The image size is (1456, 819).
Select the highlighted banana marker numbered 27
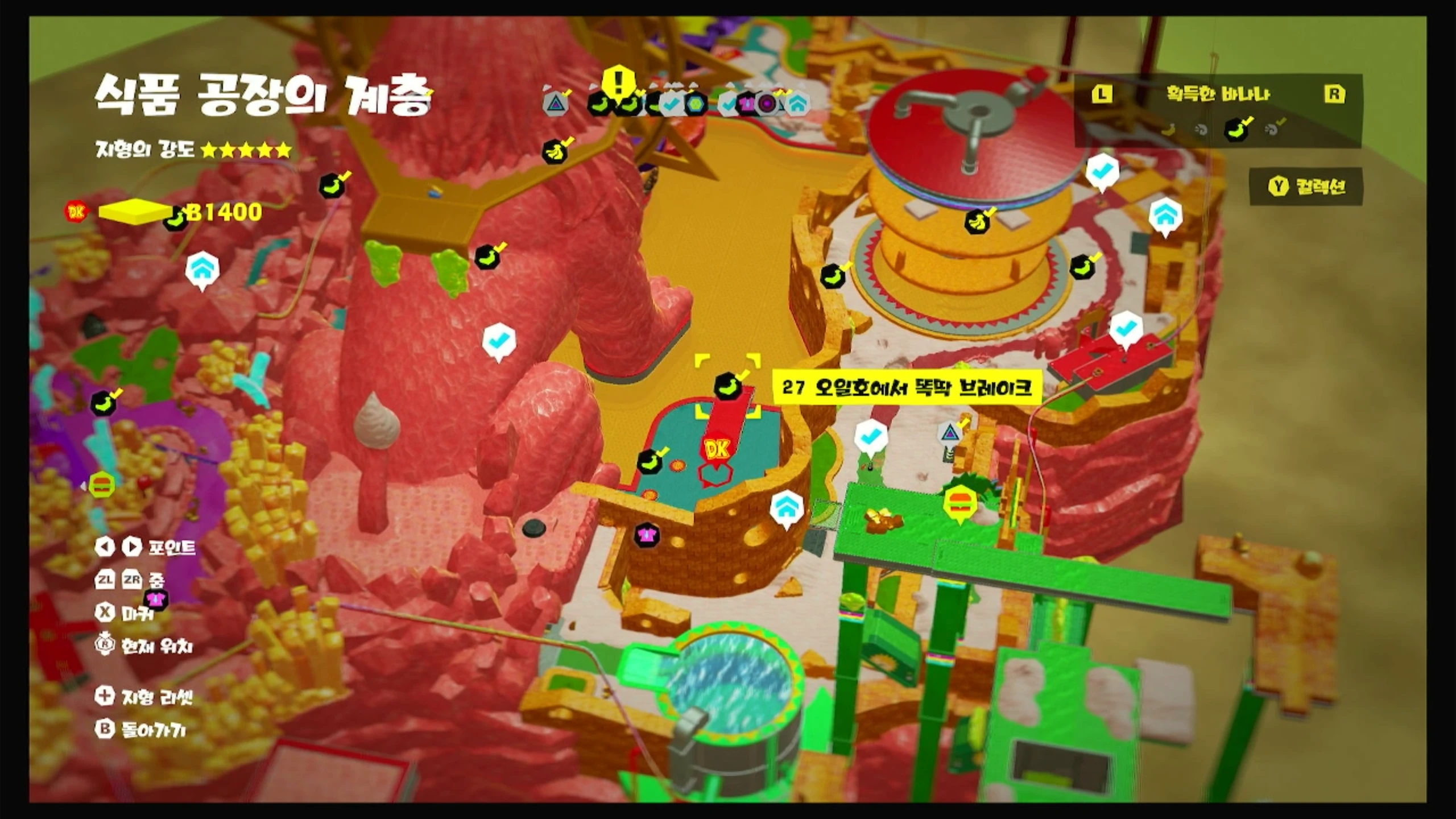click(x=727, y=386)
